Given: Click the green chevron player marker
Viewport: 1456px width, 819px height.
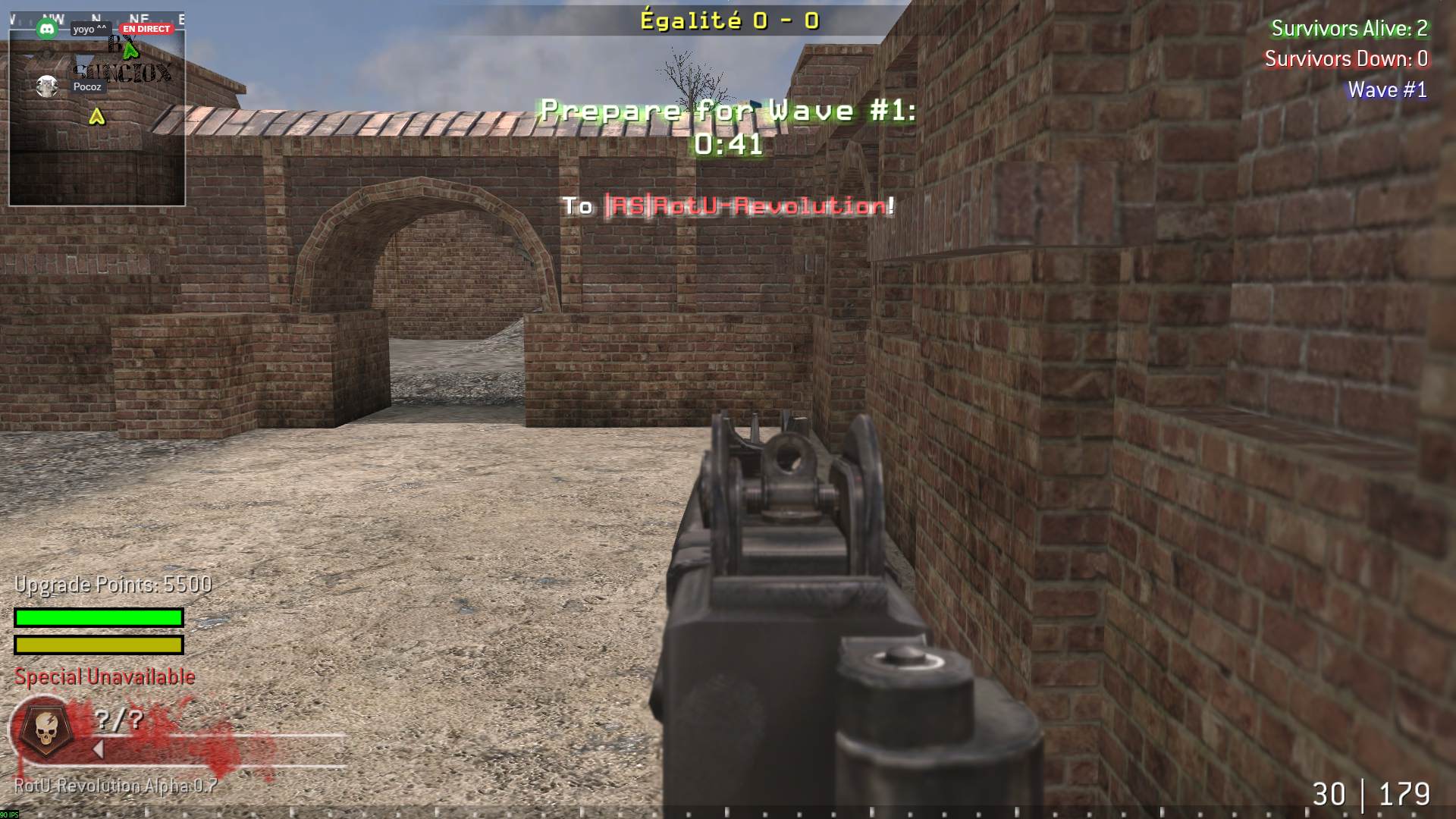Looking at the screenshot, I should 130,52.
